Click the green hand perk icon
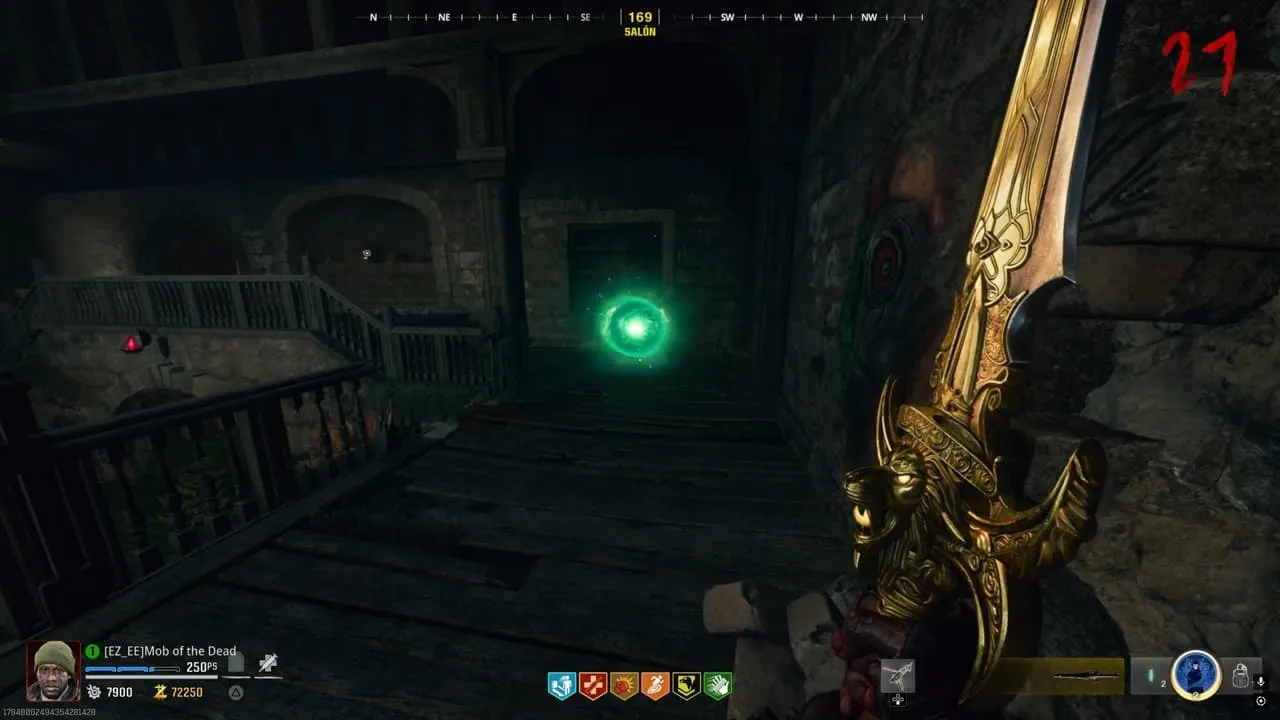 click(x=718, y=685)
